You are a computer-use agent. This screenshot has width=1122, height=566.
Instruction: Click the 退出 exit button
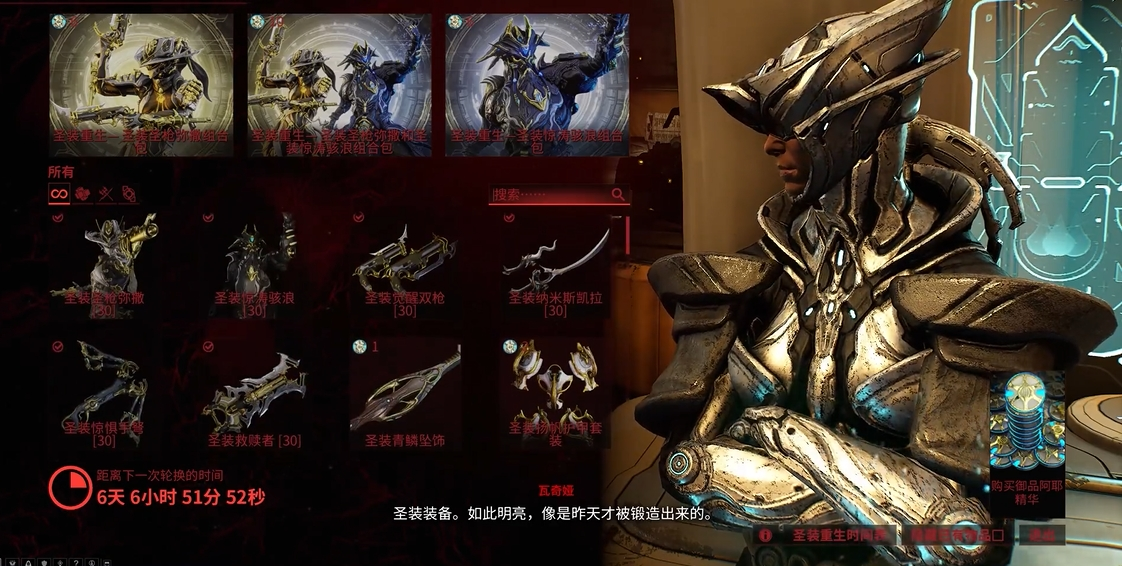click(x=1041, y=535)
